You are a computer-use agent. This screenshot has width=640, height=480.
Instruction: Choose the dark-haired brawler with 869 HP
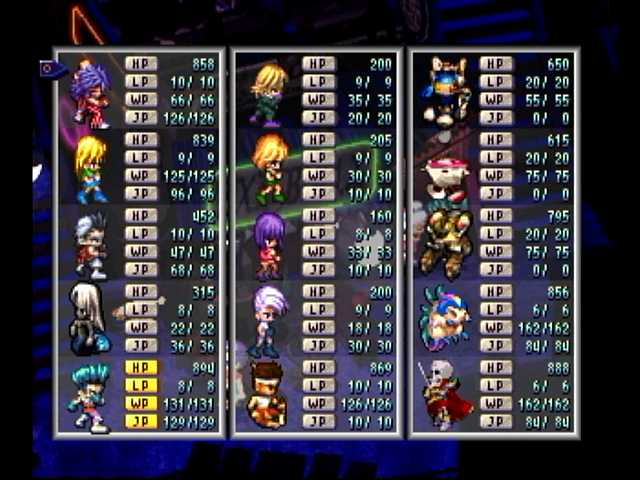(x=267, y=394)
